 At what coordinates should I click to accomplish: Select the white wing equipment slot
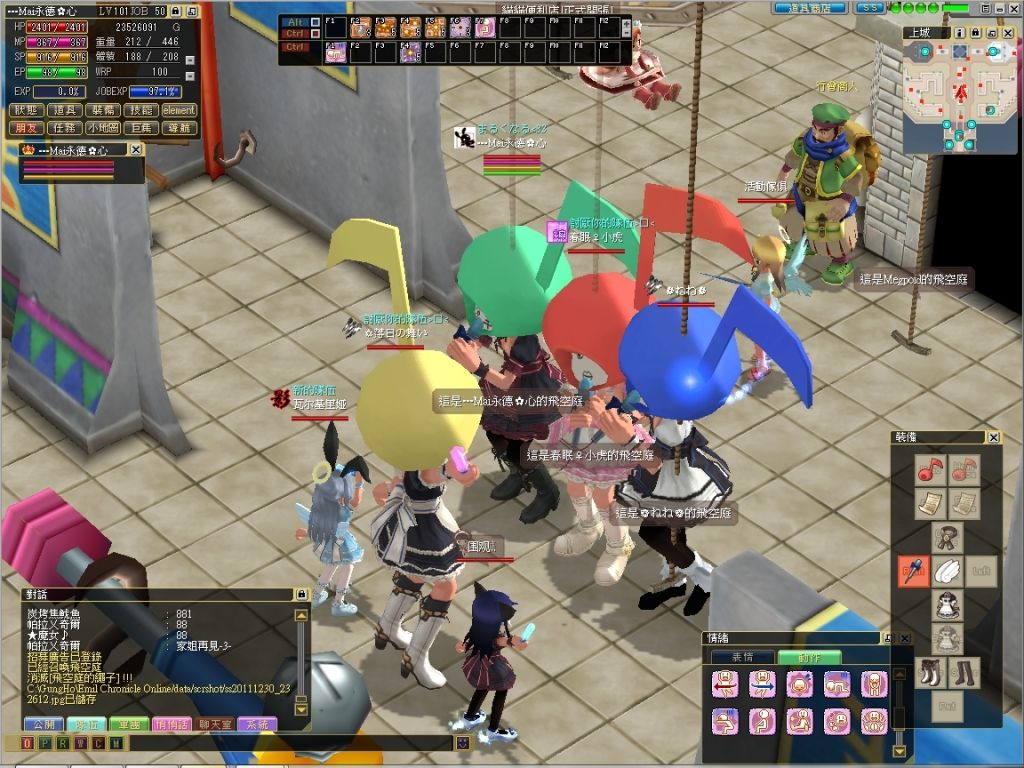pyautogui.click(x=946, y=571)
